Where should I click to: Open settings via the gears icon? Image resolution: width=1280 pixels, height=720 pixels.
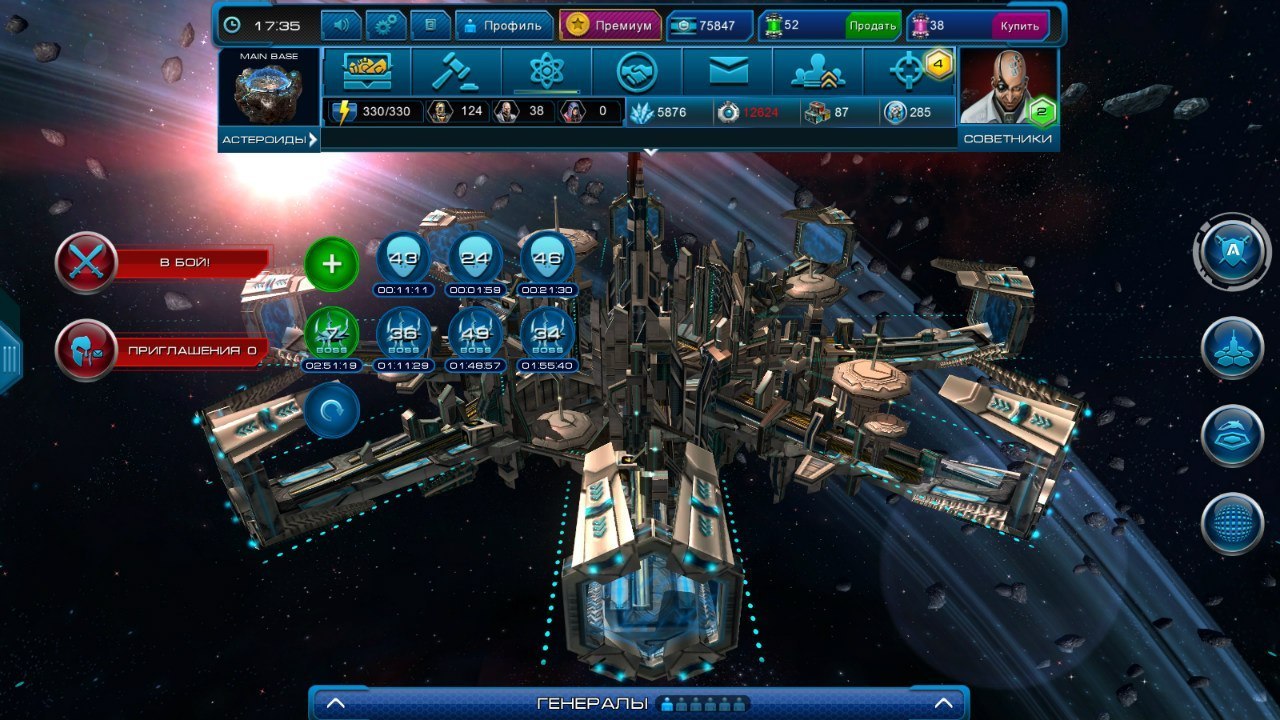click(386, 25)
